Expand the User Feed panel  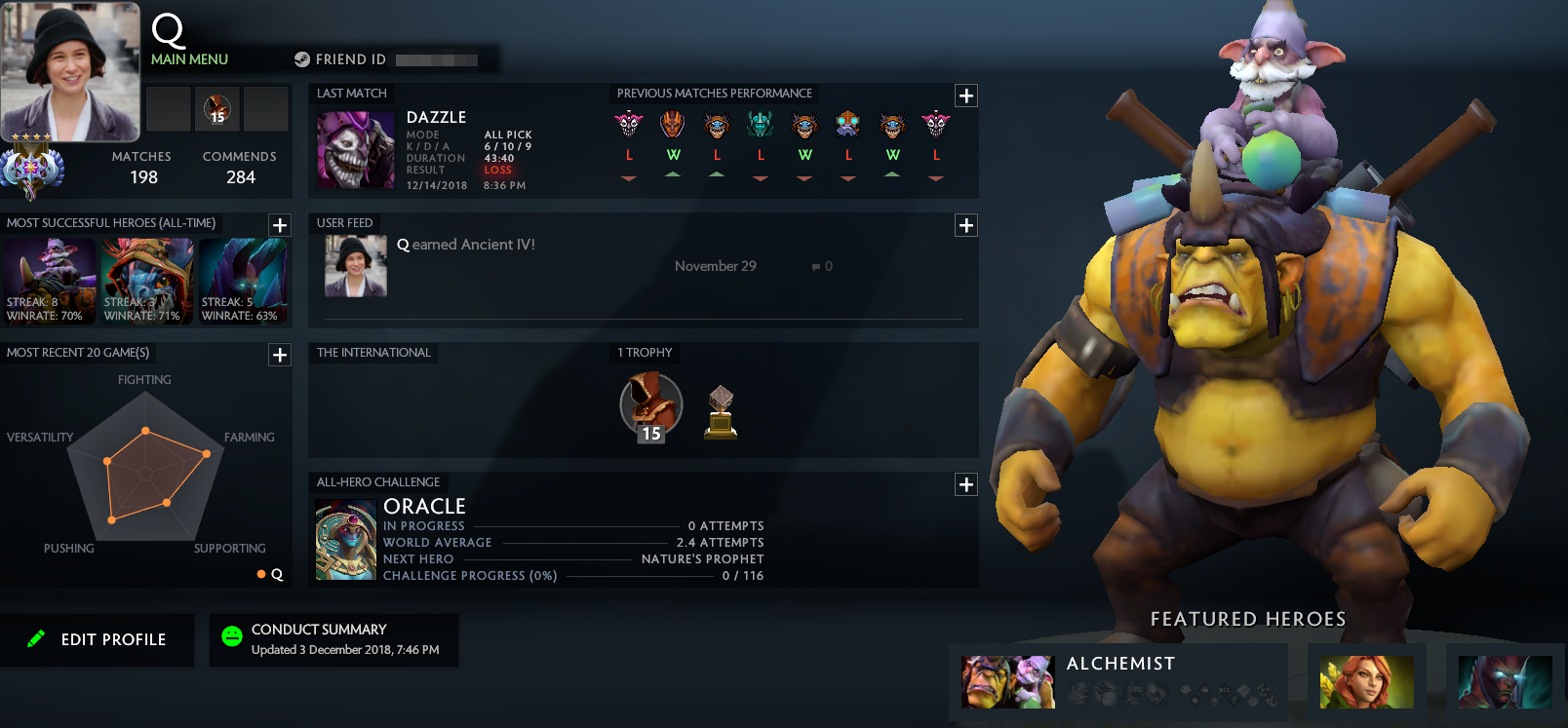point(966,225)
